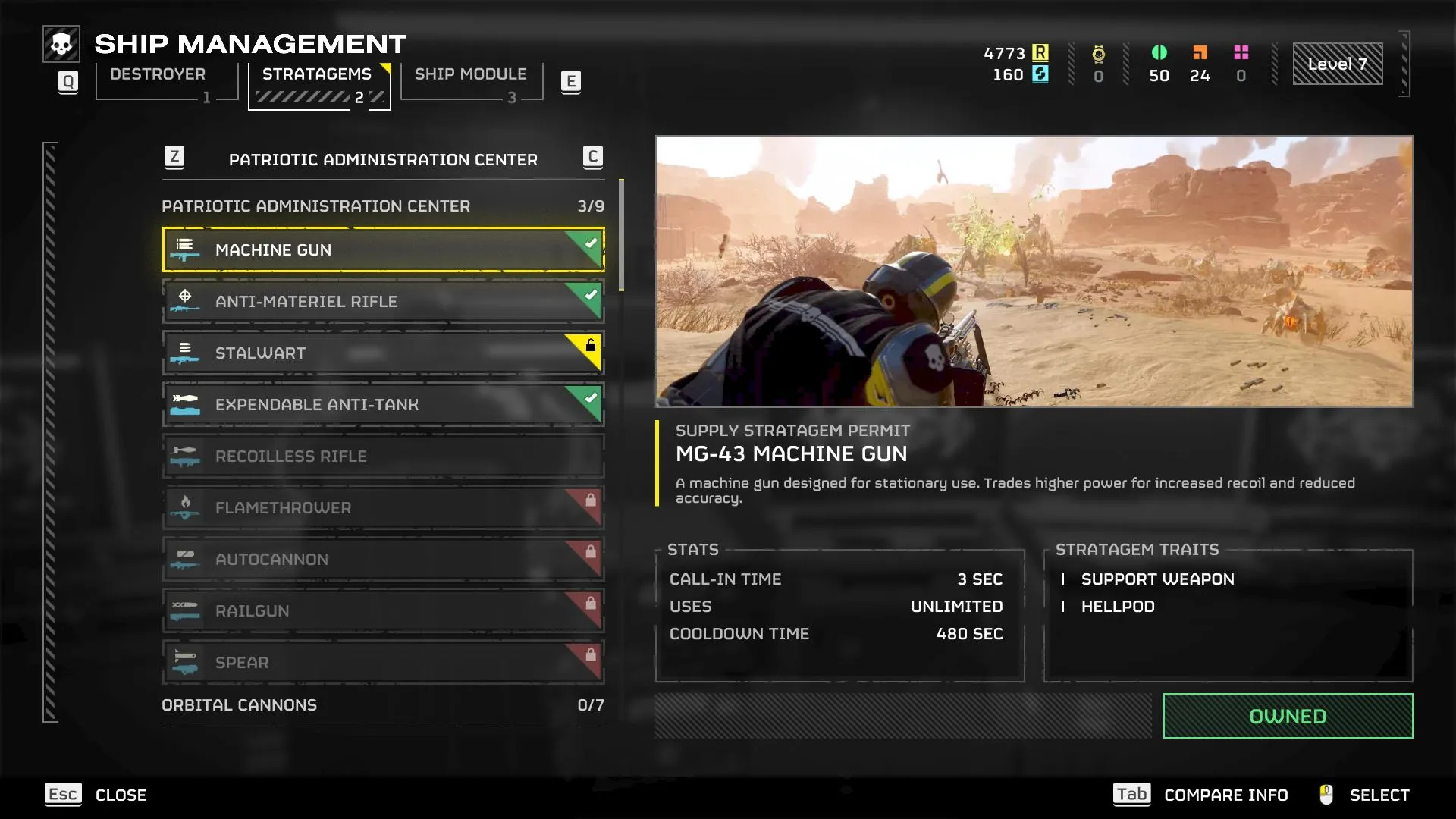Select the Stalwart stratagem
Screen dimensions: 1456x819
(383, 353)
